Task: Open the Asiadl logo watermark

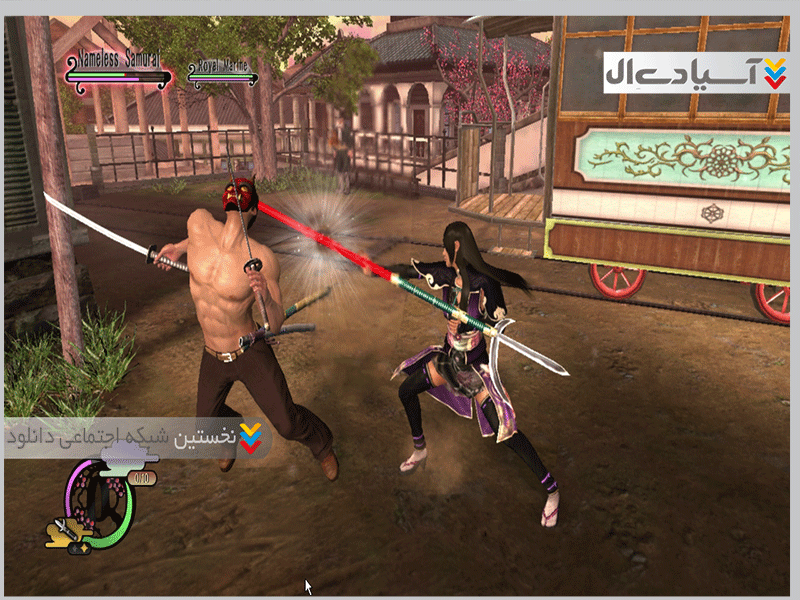Action: click(696, 71)
